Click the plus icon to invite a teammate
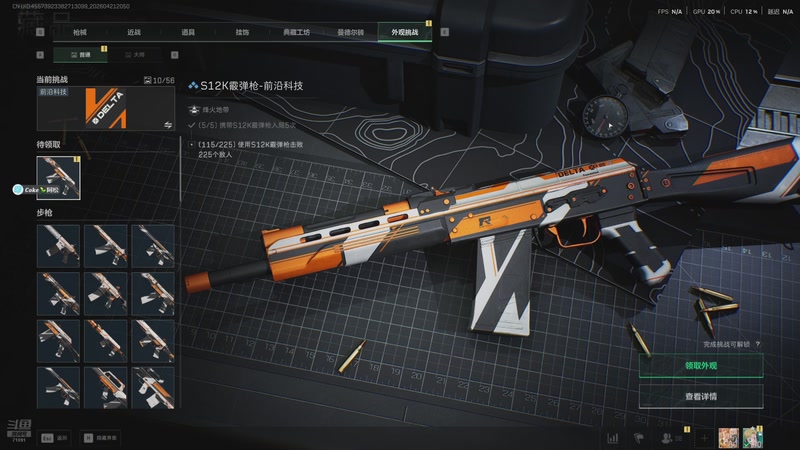The width and height of the screenshot is (800, 450). [x=704, y=438]
